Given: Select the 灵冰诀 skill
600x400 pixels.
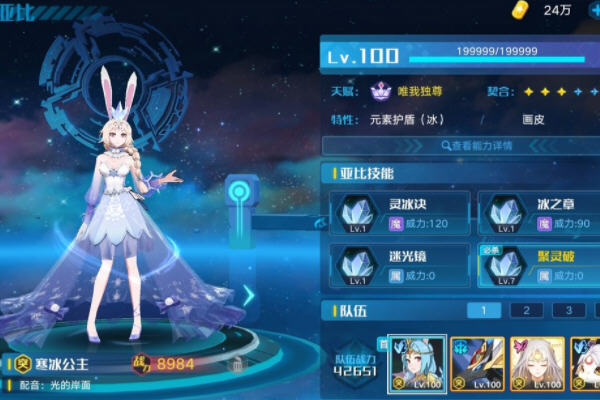Looking at the screenshot, I should click(400, 212).
